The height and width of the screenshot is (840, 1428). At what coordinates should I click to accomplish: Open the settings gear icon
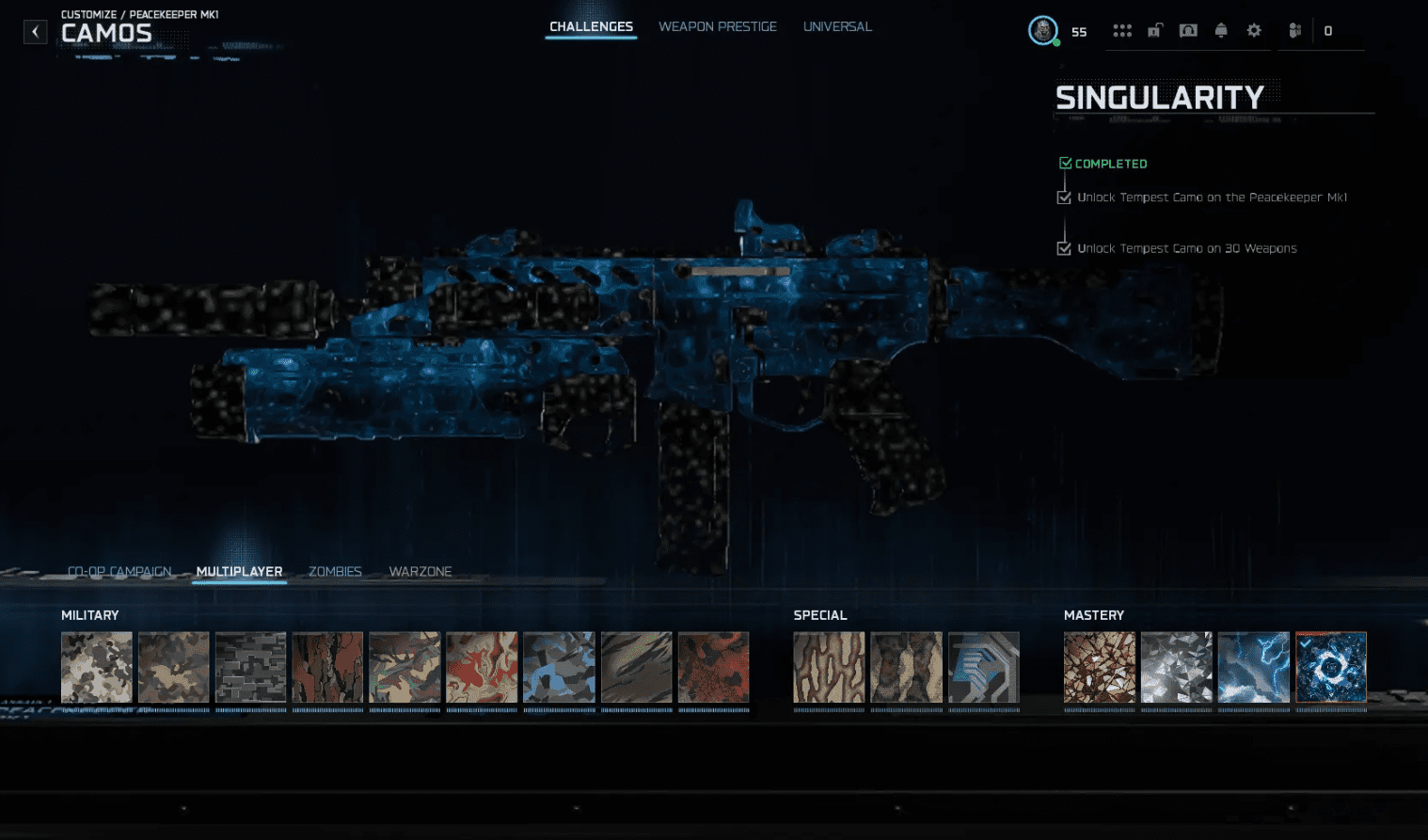click(x=1253, y=30)
